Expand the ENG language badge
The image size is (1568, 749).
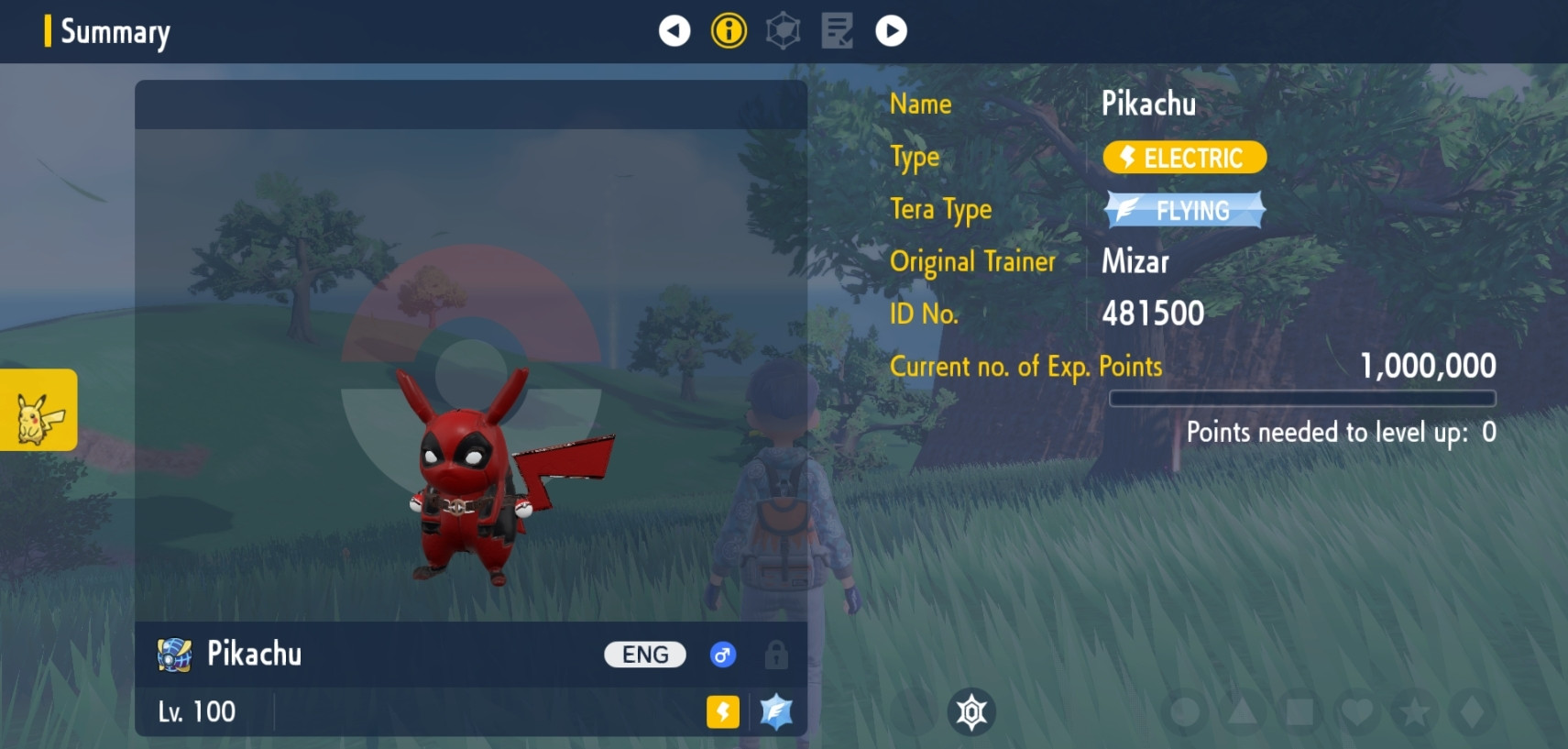click(x=645, y=654)
